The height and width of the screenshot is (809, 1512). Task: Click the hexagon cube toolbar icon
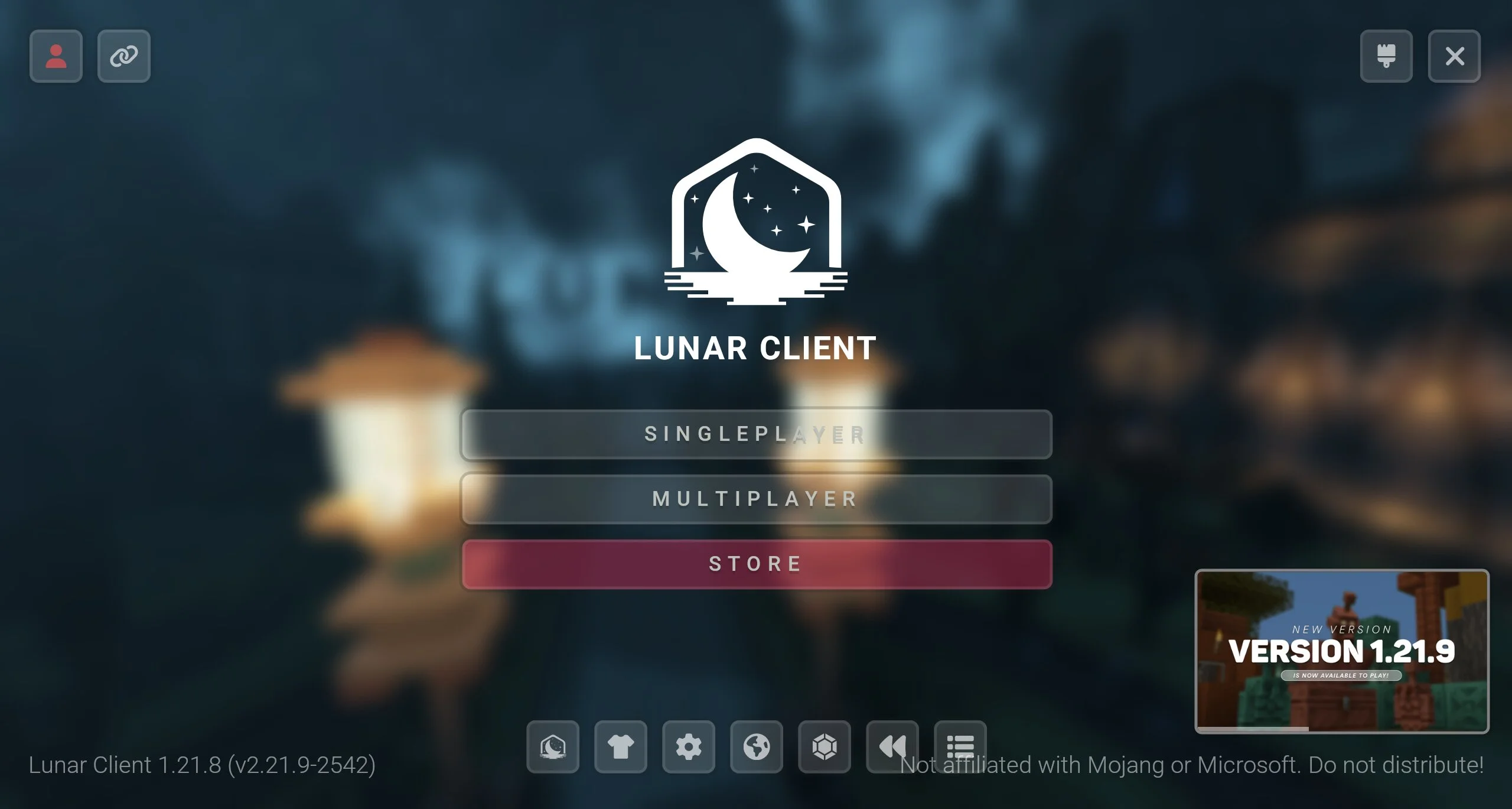click(825, 746)
